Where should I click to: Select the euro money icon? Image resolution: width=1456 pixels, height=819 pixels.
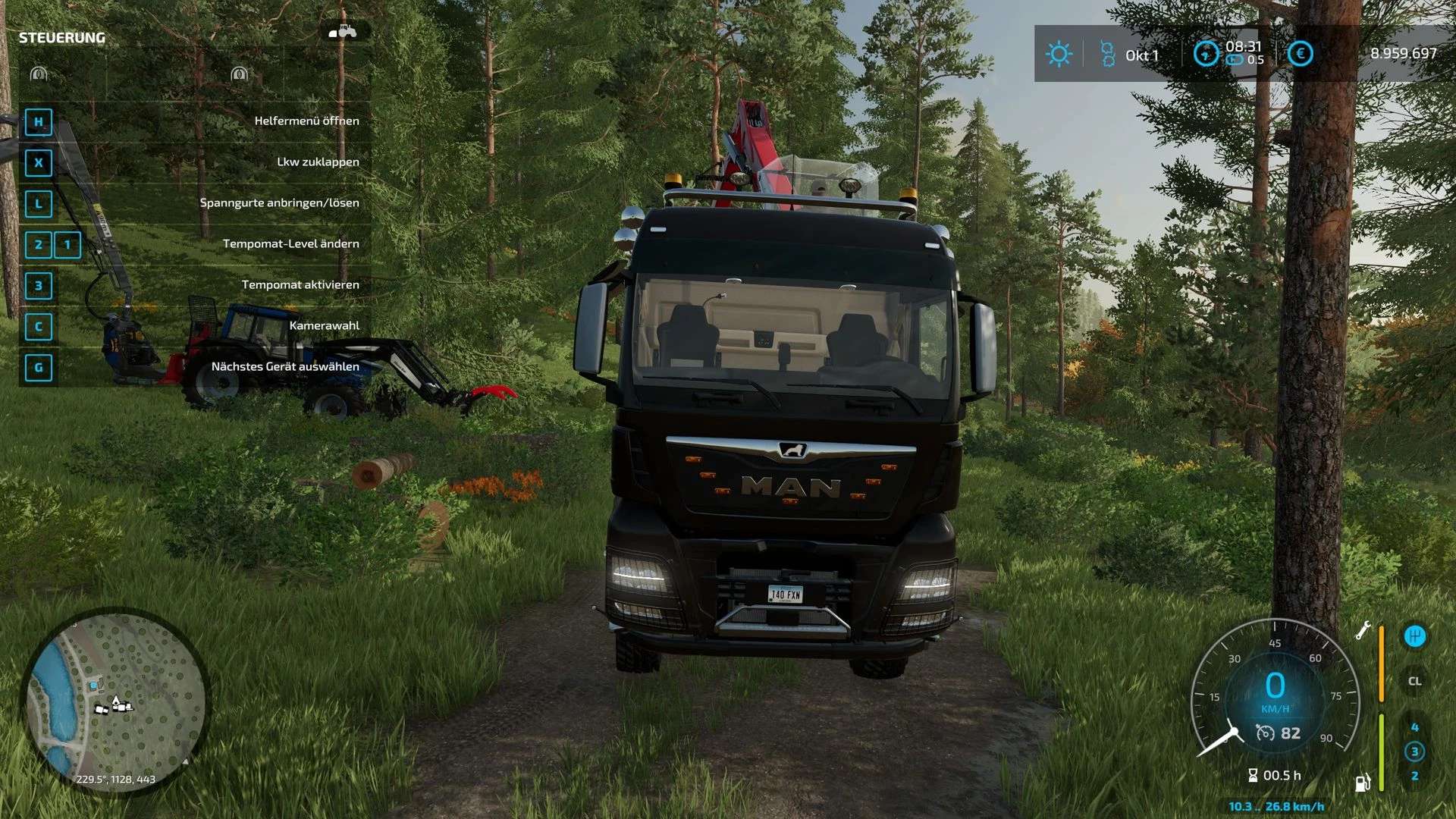tap(1300, 54)
